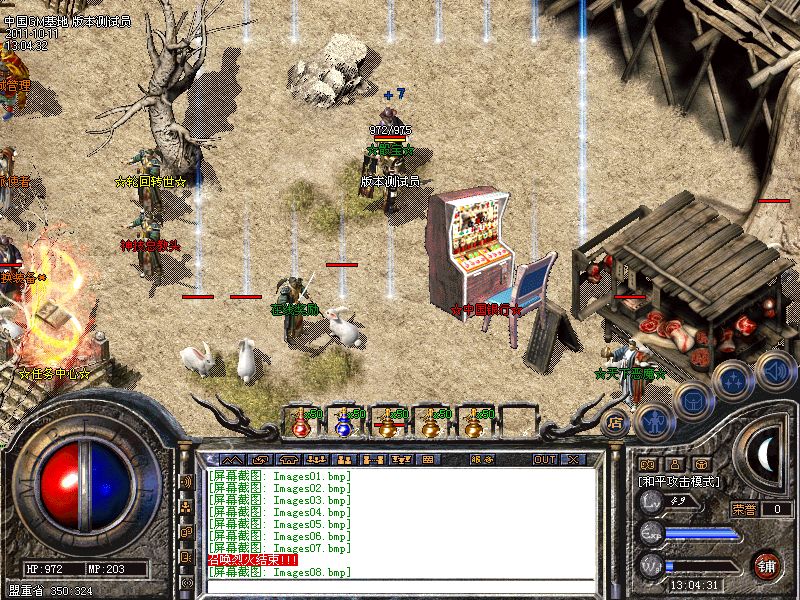Toggle the sound-wave chat channel side button

tap(186, 481)
